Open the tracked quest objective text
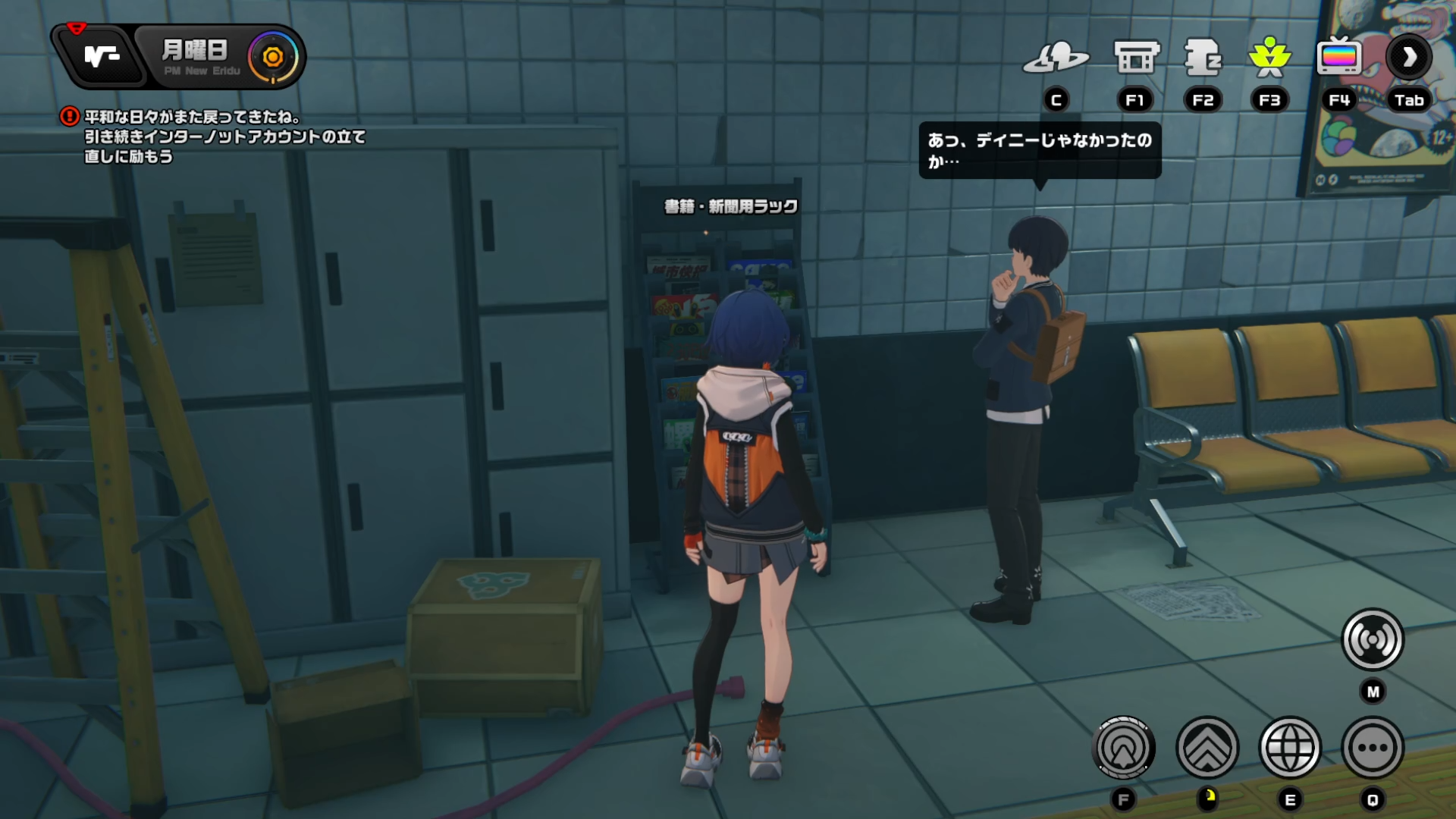The image size is (1456, 819). [224, 136]
